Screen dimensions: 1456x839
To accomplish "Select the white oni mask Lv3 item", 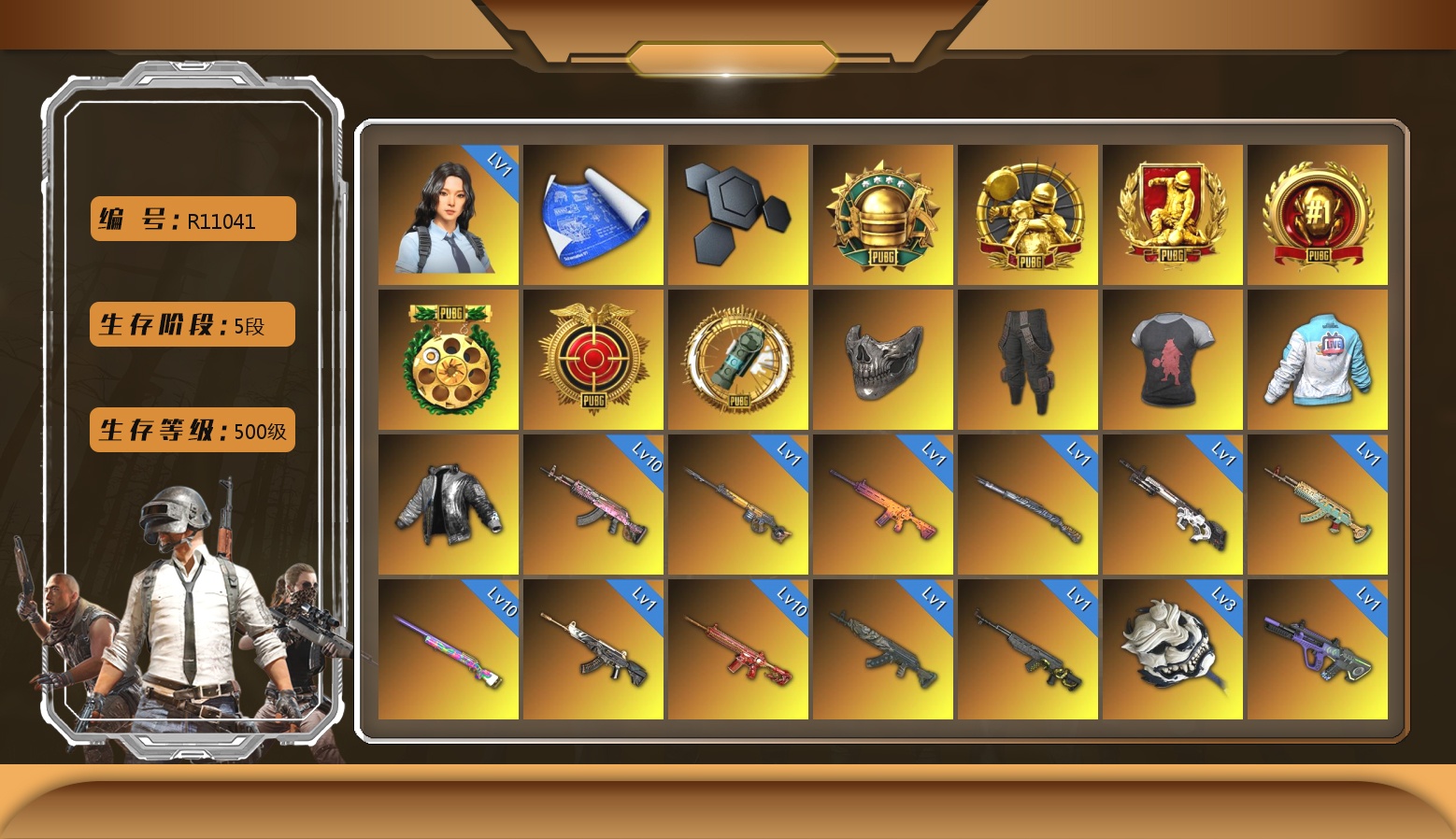I will (1172, 649).
